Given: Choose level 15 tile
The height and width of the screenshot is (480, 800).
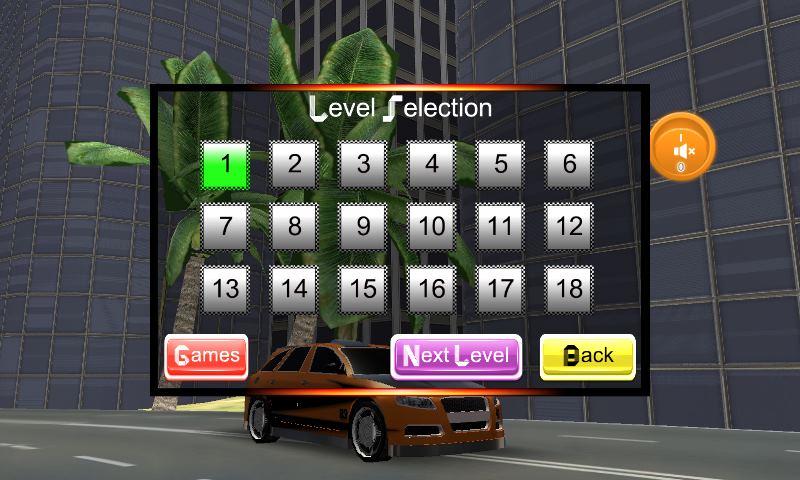Looking at the screenshot, I should tap(363, 289).
